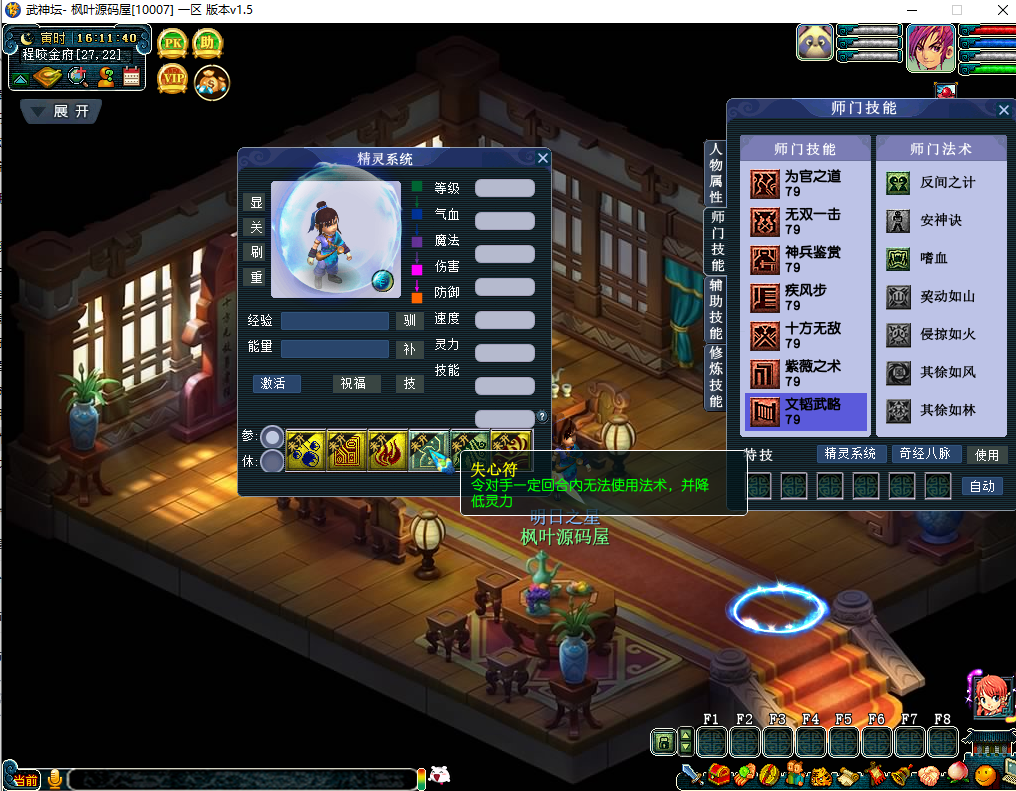
Task: Close the 师门技能 skills panel
Action: [x=1004, y=110]
